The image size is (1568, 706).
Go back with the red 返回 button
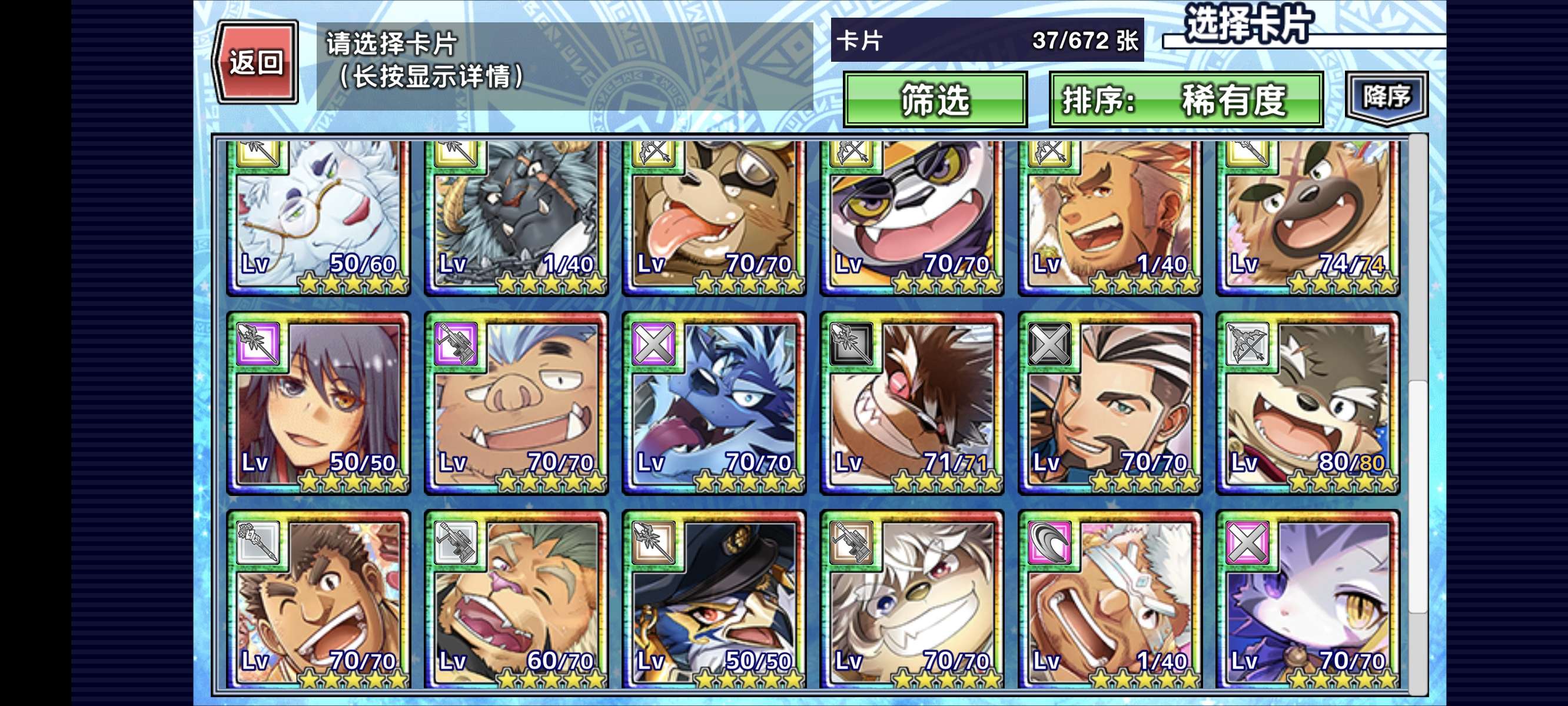255,62
